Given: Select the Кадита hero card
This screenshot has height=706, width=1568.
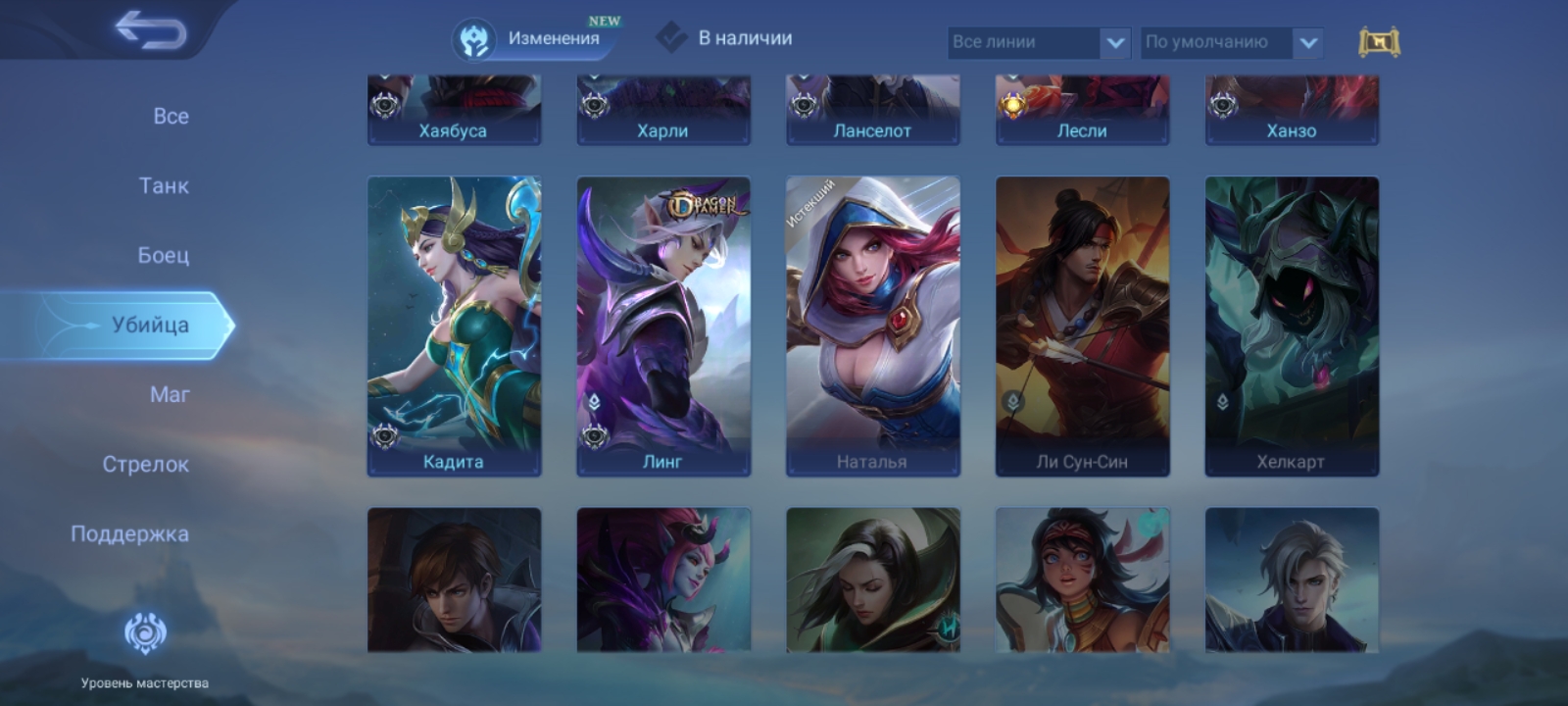Looking at the screenshot, I should pos(454,326).
